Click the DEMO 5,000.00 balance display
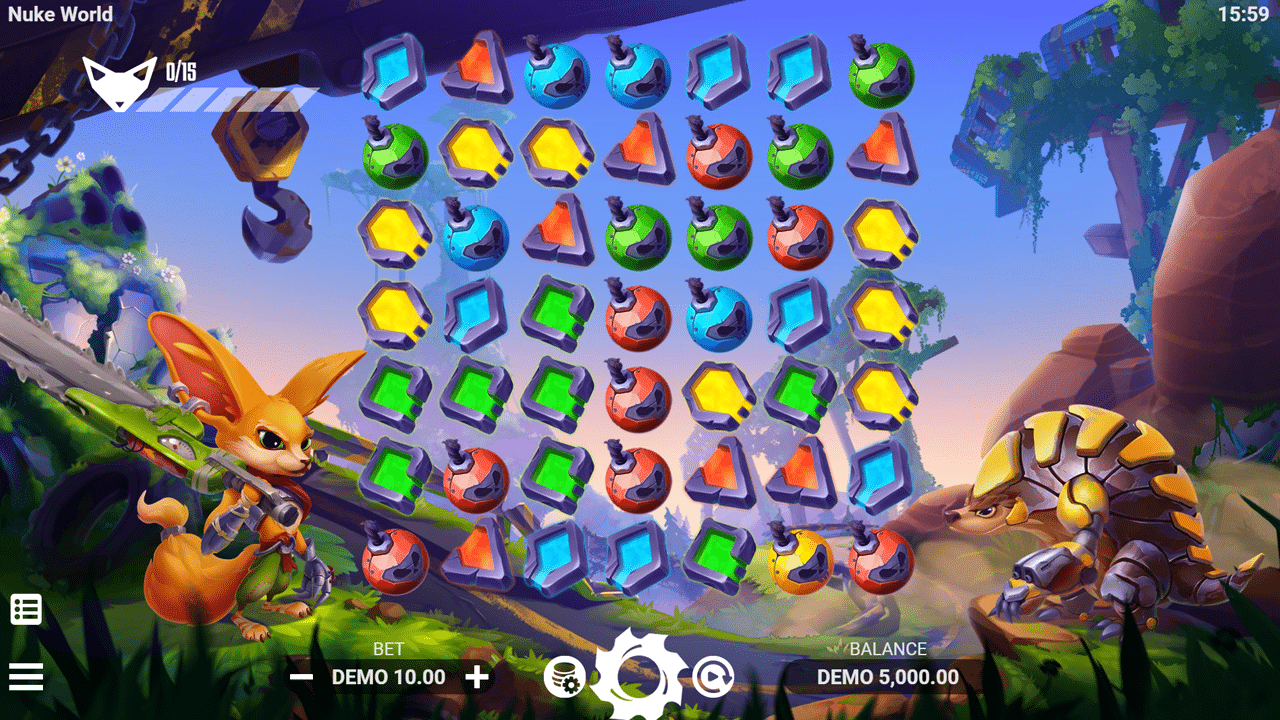 890,676
